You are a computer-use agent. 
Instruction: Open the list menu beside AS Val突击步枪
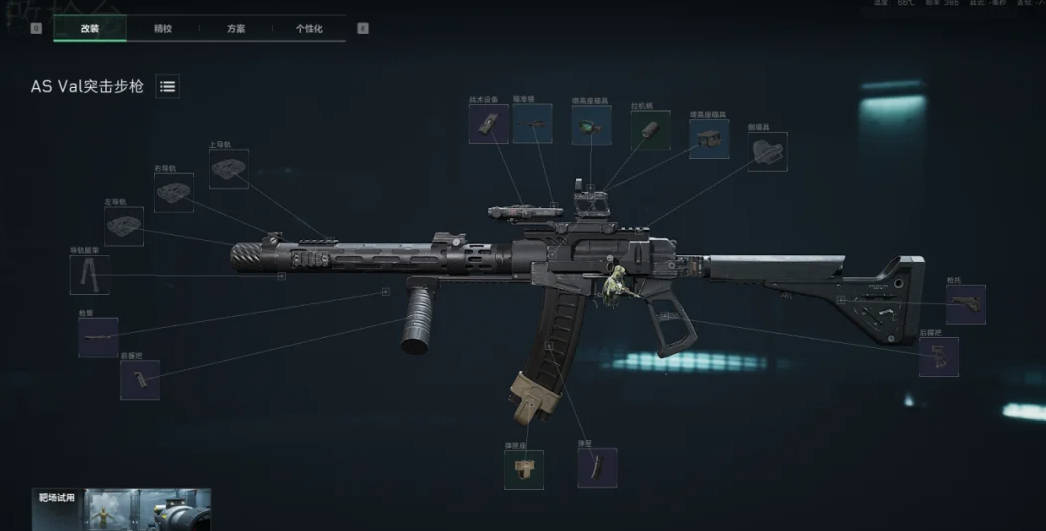168,87
